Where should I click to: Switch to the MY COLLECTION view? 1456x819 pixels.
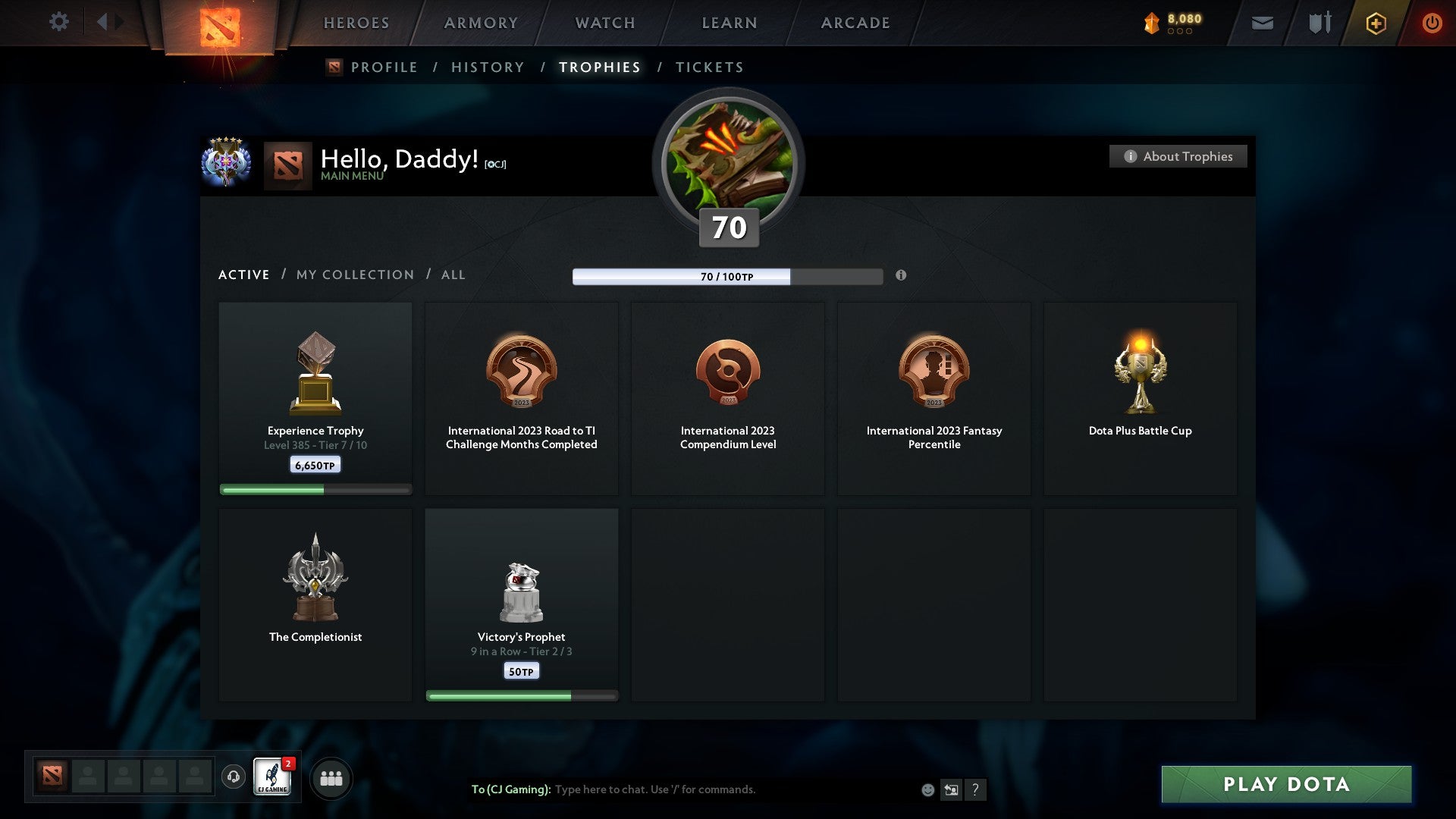(x=354, y=275)
